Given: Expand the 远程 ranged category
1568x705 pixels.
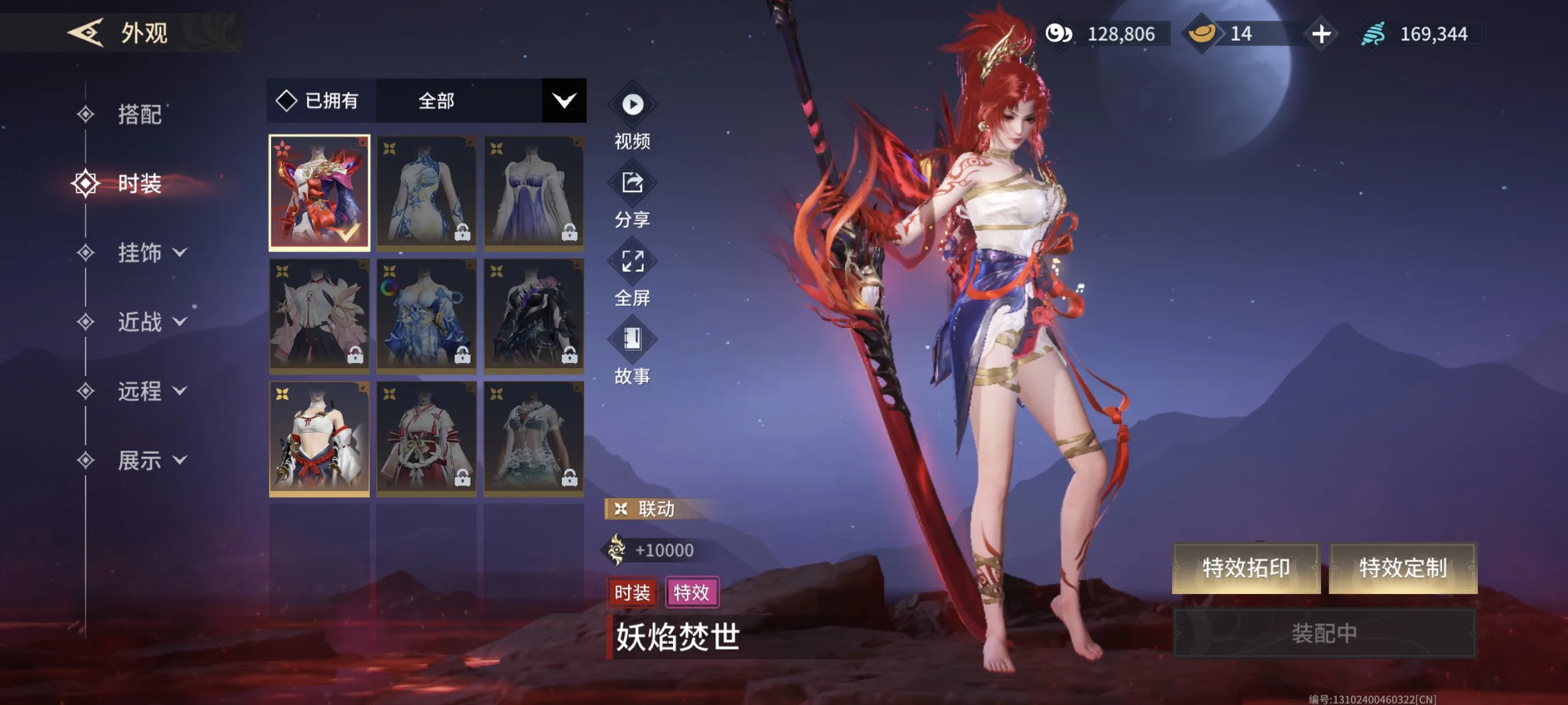Looking at the screenshot, I should click(x=151, y=391).
